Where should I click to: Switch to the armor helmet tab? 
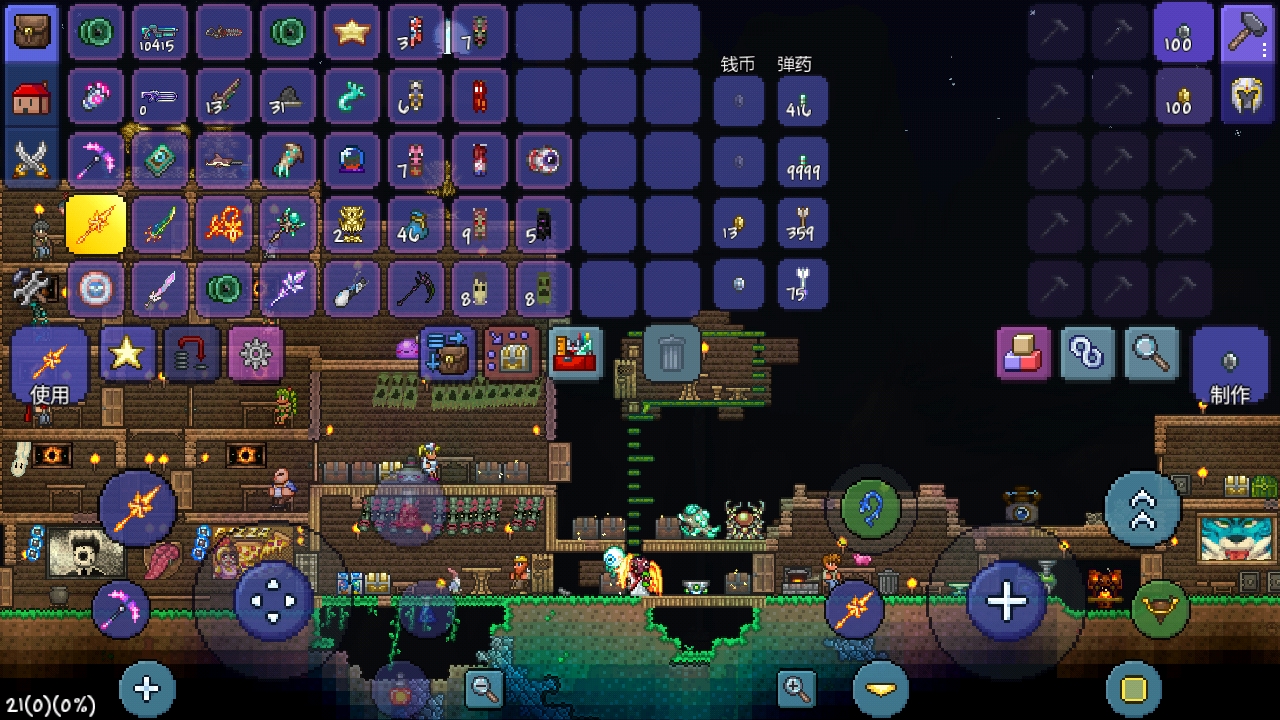point(1246,96)
